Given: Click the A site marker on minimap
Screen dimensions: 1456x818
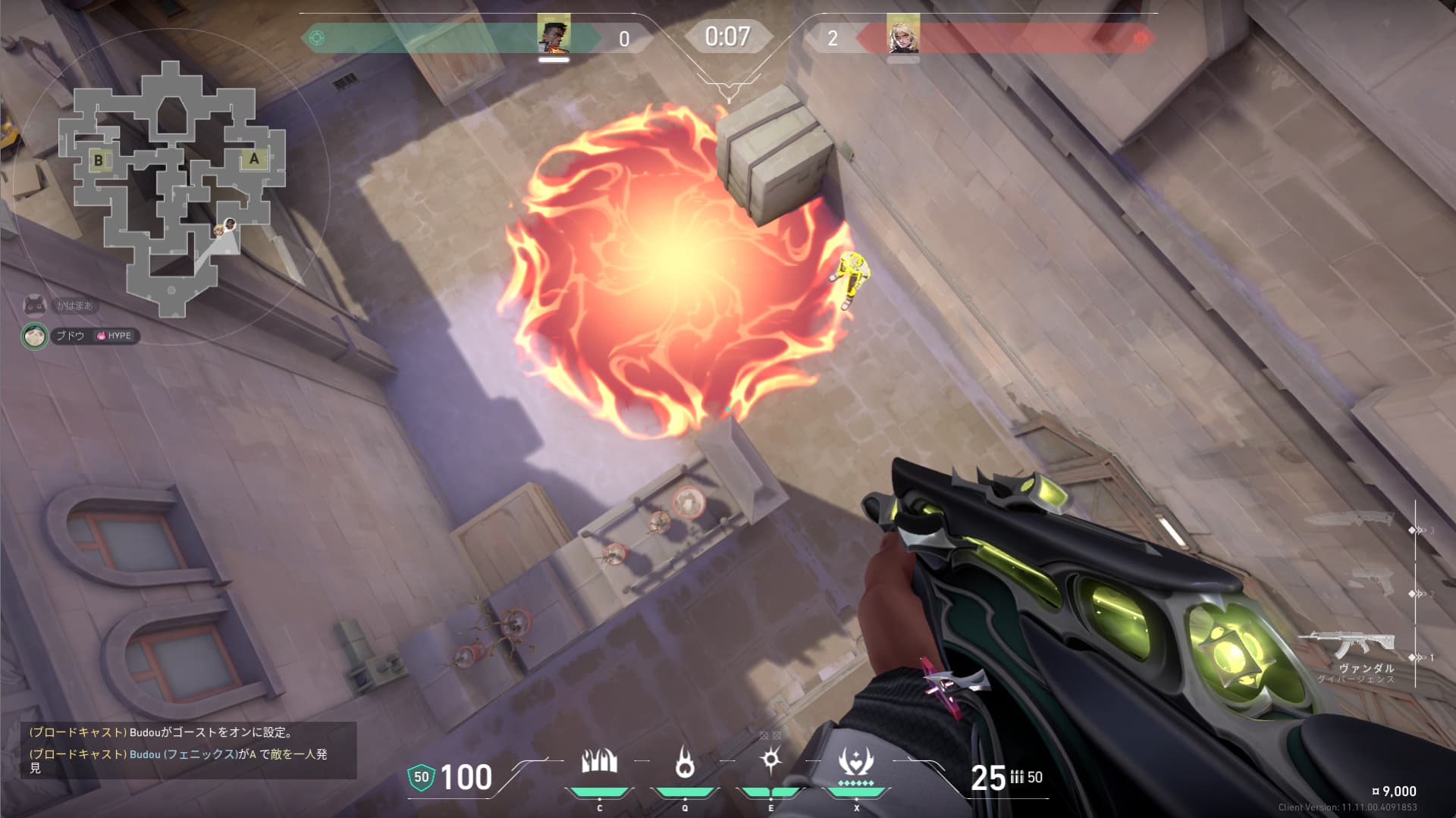Looking at the screenshot, I should (254, 158).
